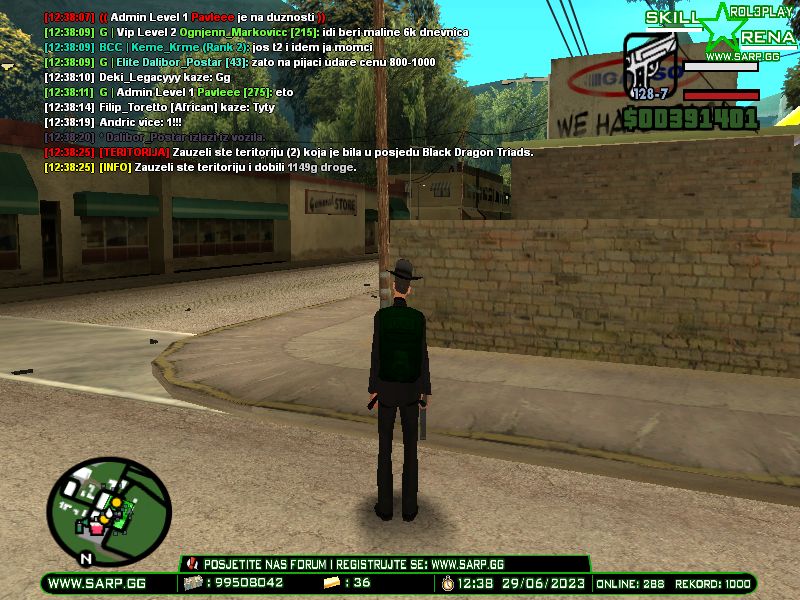The width and height of the screenshot is (800, 600).
Task: Select the red TERITORIJA chat message
Action: (x=289, y=152)
